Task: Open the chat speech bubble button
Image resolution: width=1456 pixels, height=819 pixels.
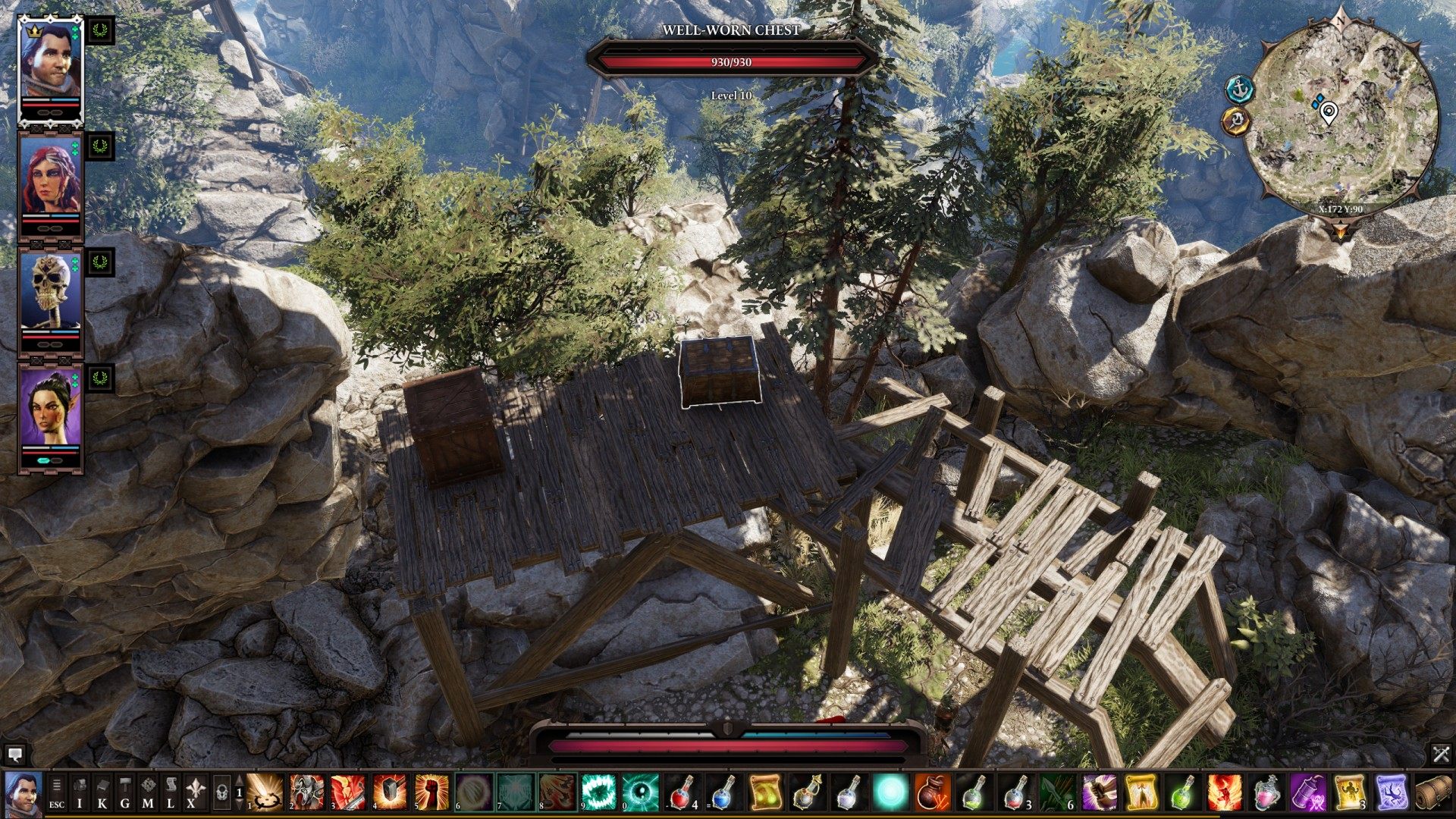Action: [x=15, y=754]
